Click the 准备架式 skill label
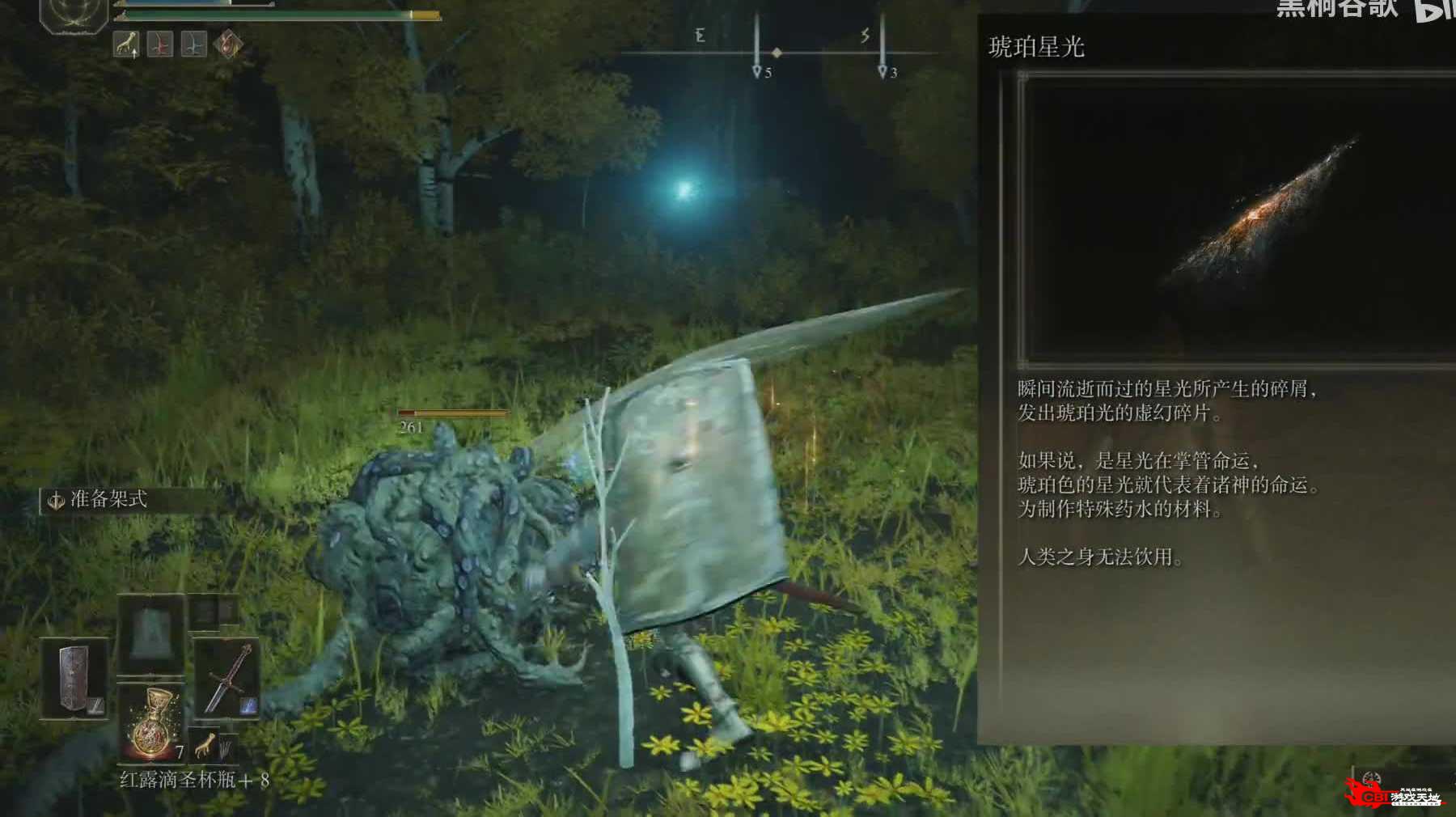The width and height of the screenshot is (1456, 817). click(x=108, y=499)
